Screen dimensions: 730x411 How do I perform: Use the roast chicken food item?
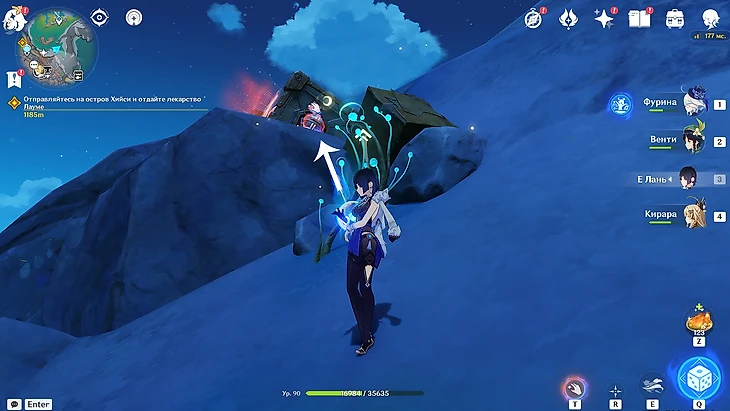coord(698,322)
